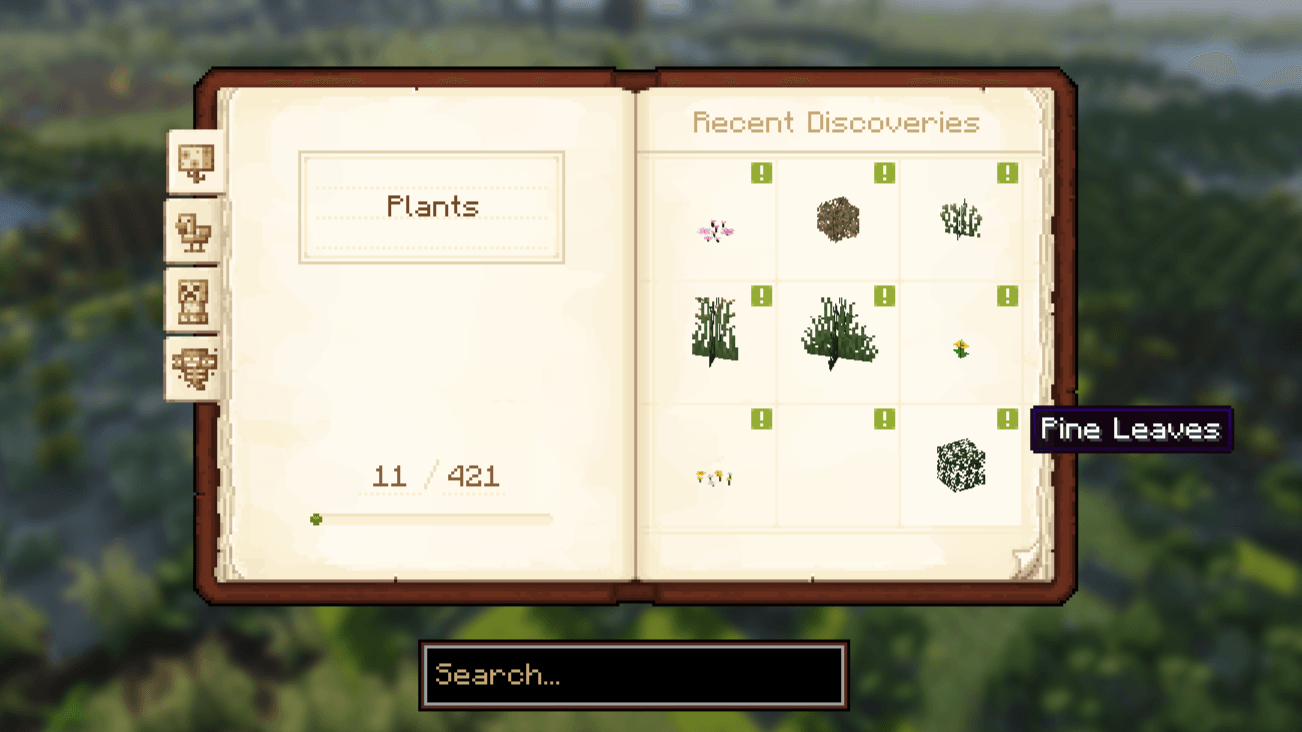Switch to the bee category tab
Viewport: 1302px width, 732px height.
[x=194, y=367]
